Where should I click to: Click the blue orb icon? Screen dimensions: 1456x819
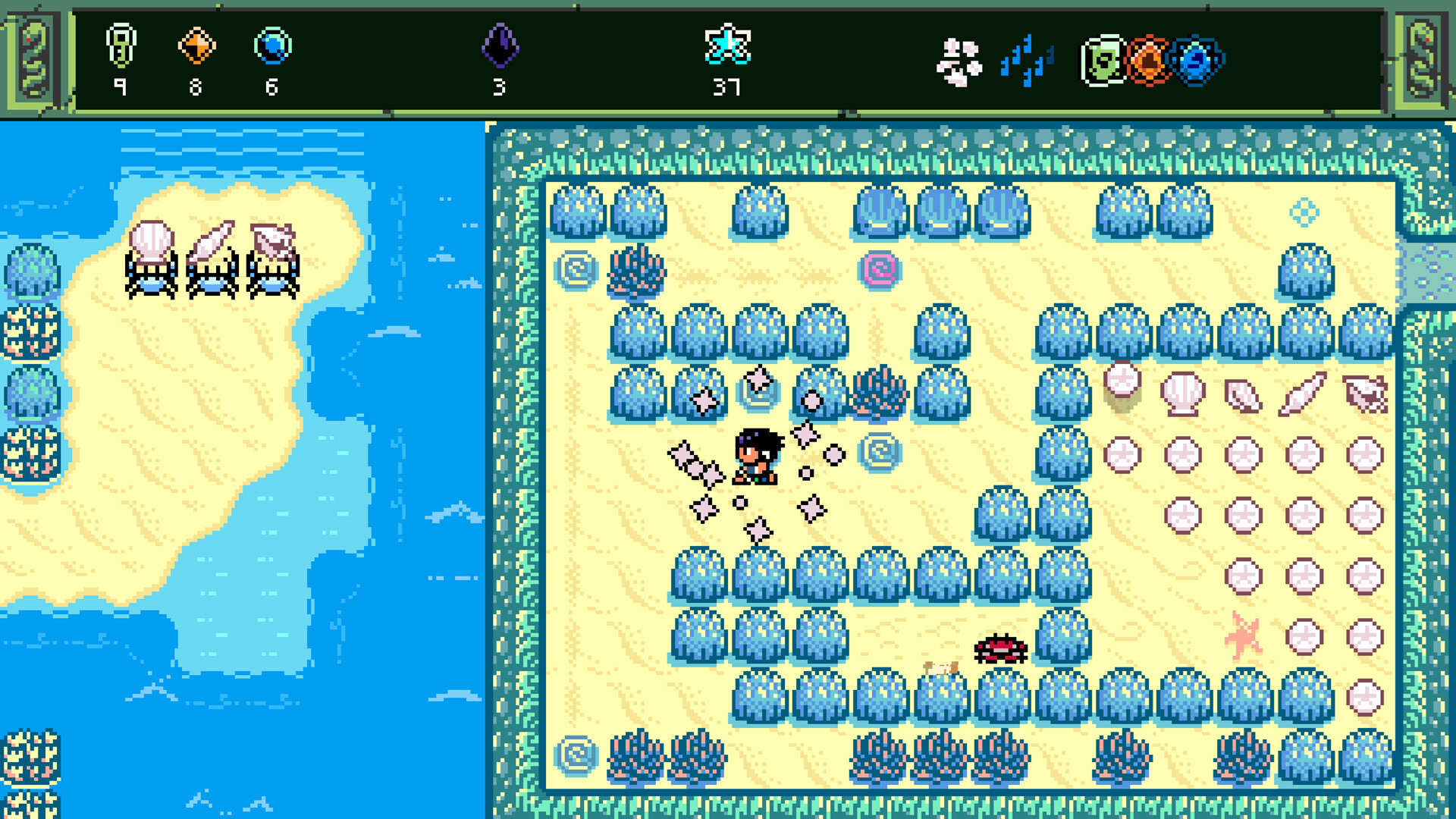(272, 45)
